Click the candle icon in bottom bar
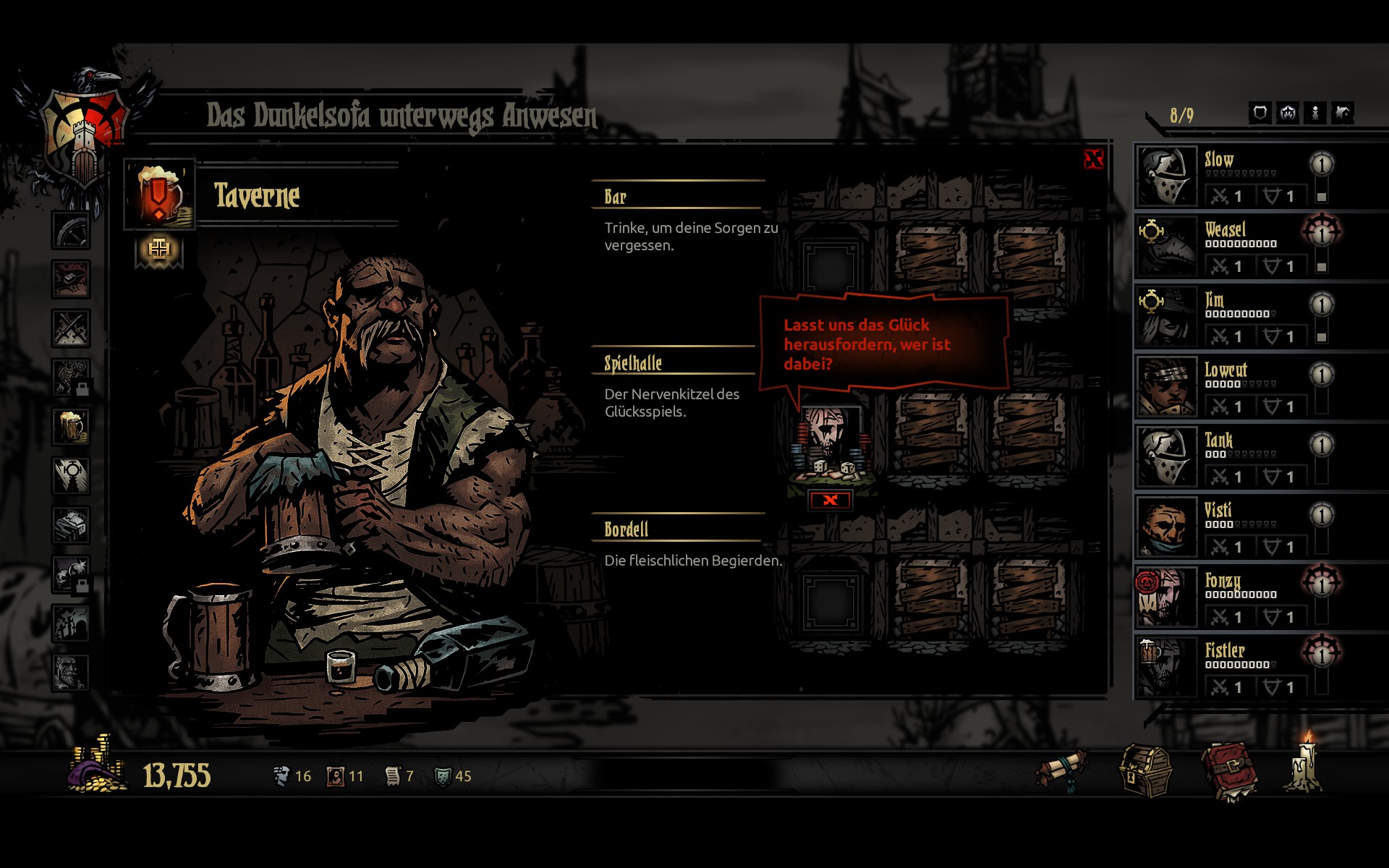 [x=1305, y=765]
